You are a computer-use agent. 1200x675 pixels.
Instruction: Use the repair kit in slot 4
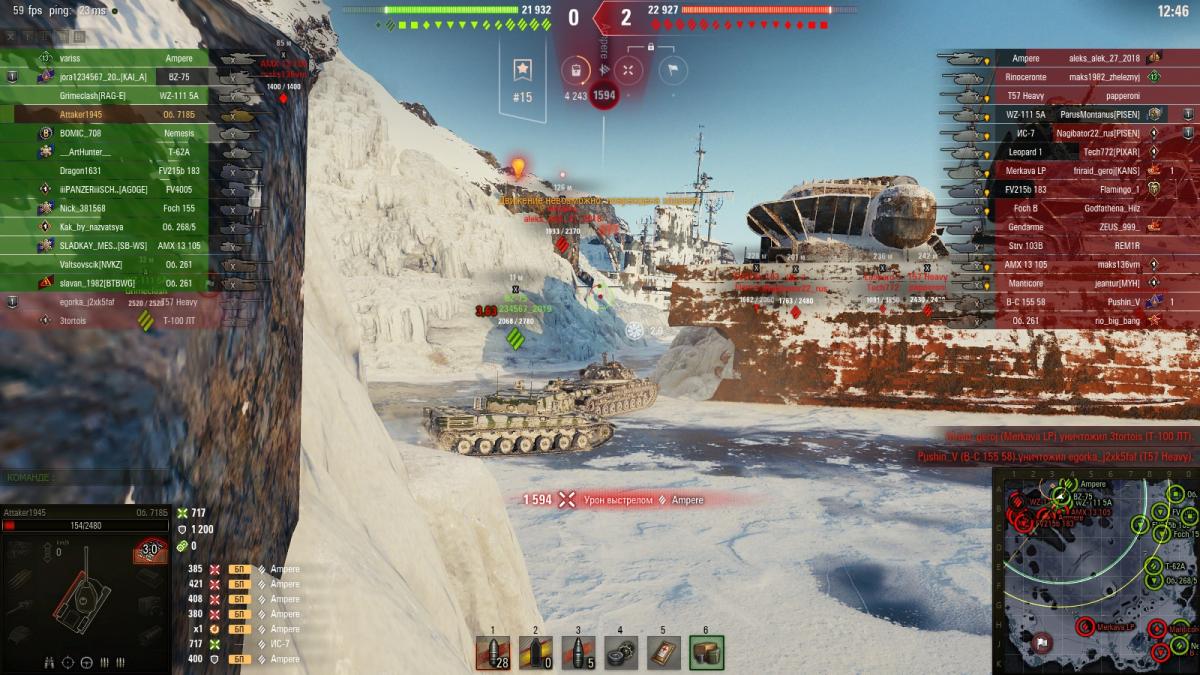pyautogui.click(x=621, y=652)
